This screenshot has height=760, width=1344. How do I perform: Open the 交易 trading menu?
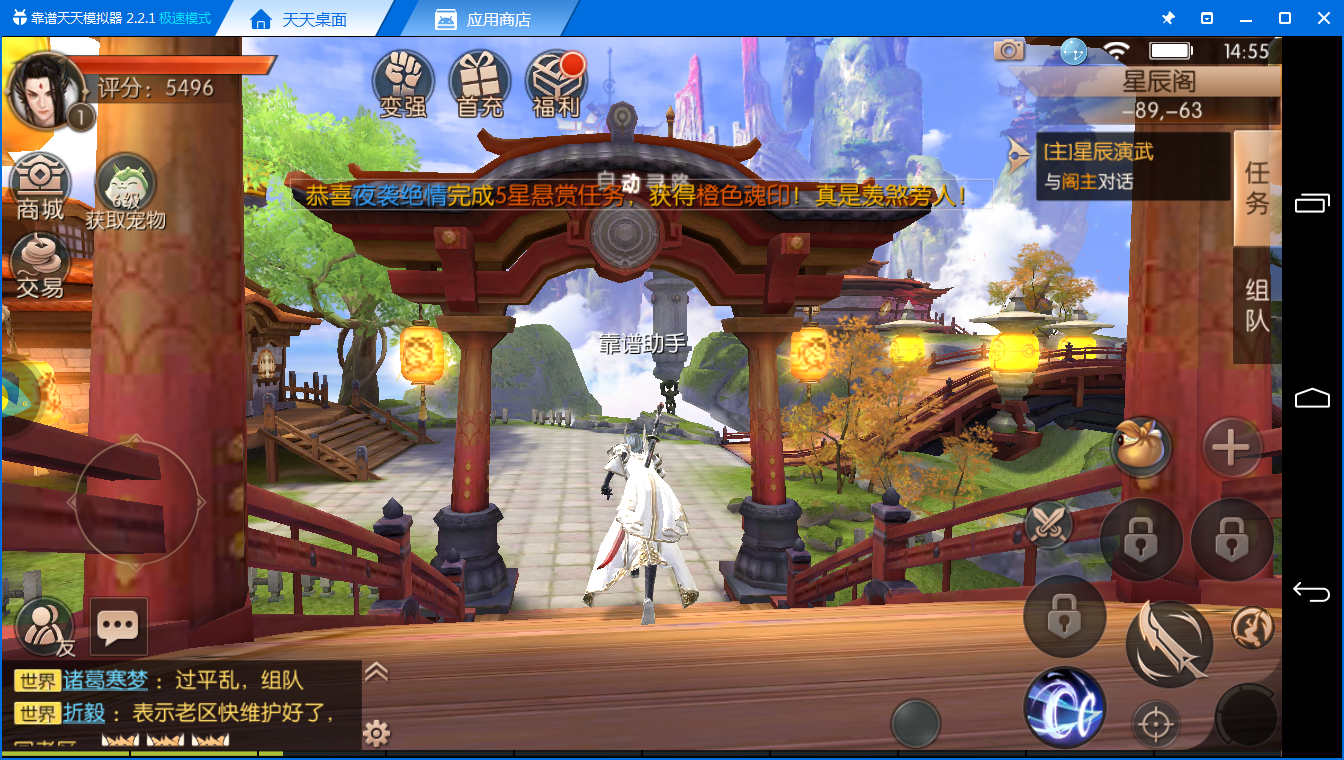coord(40,265)
